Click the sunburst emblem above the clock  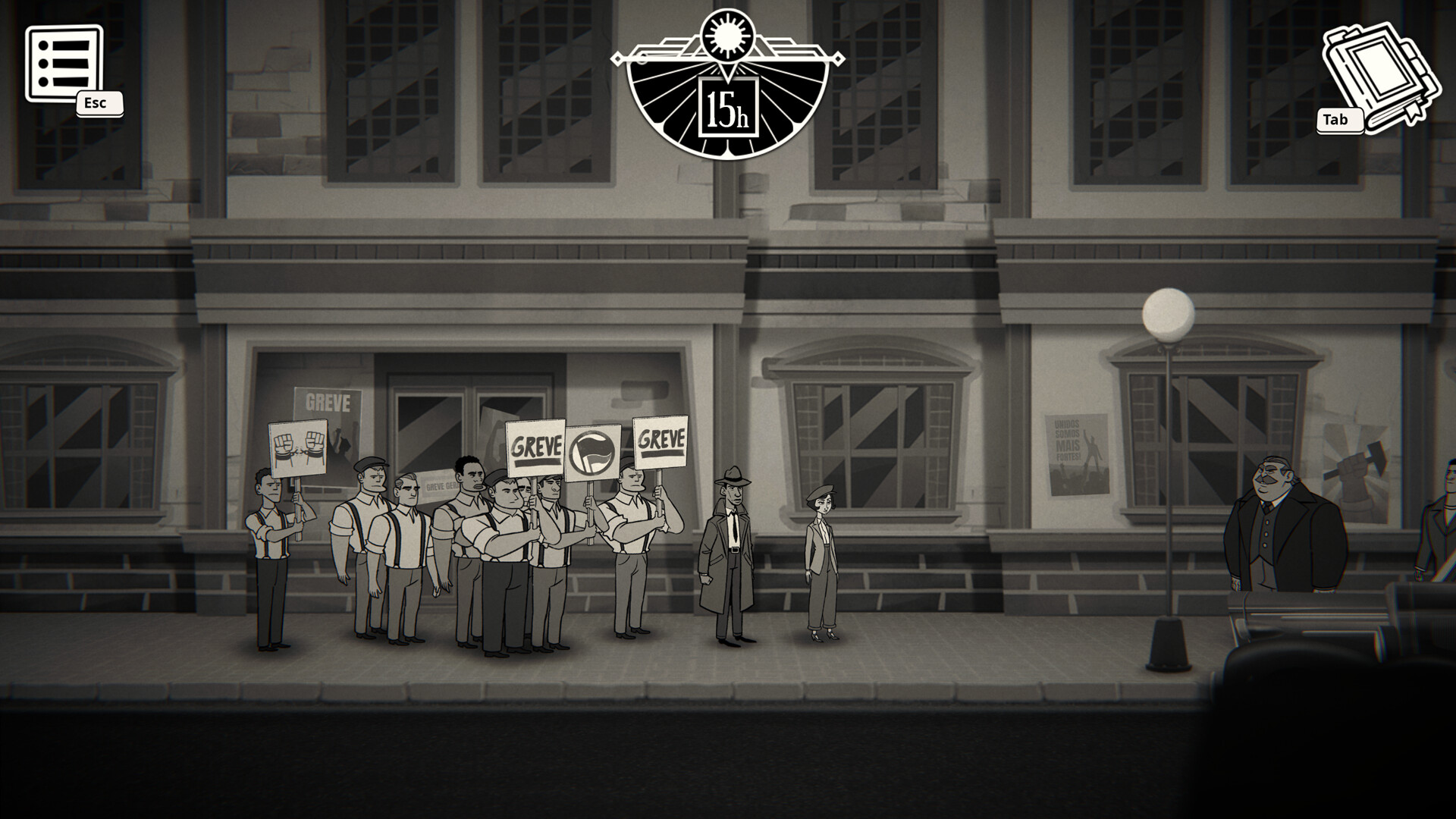726,34
